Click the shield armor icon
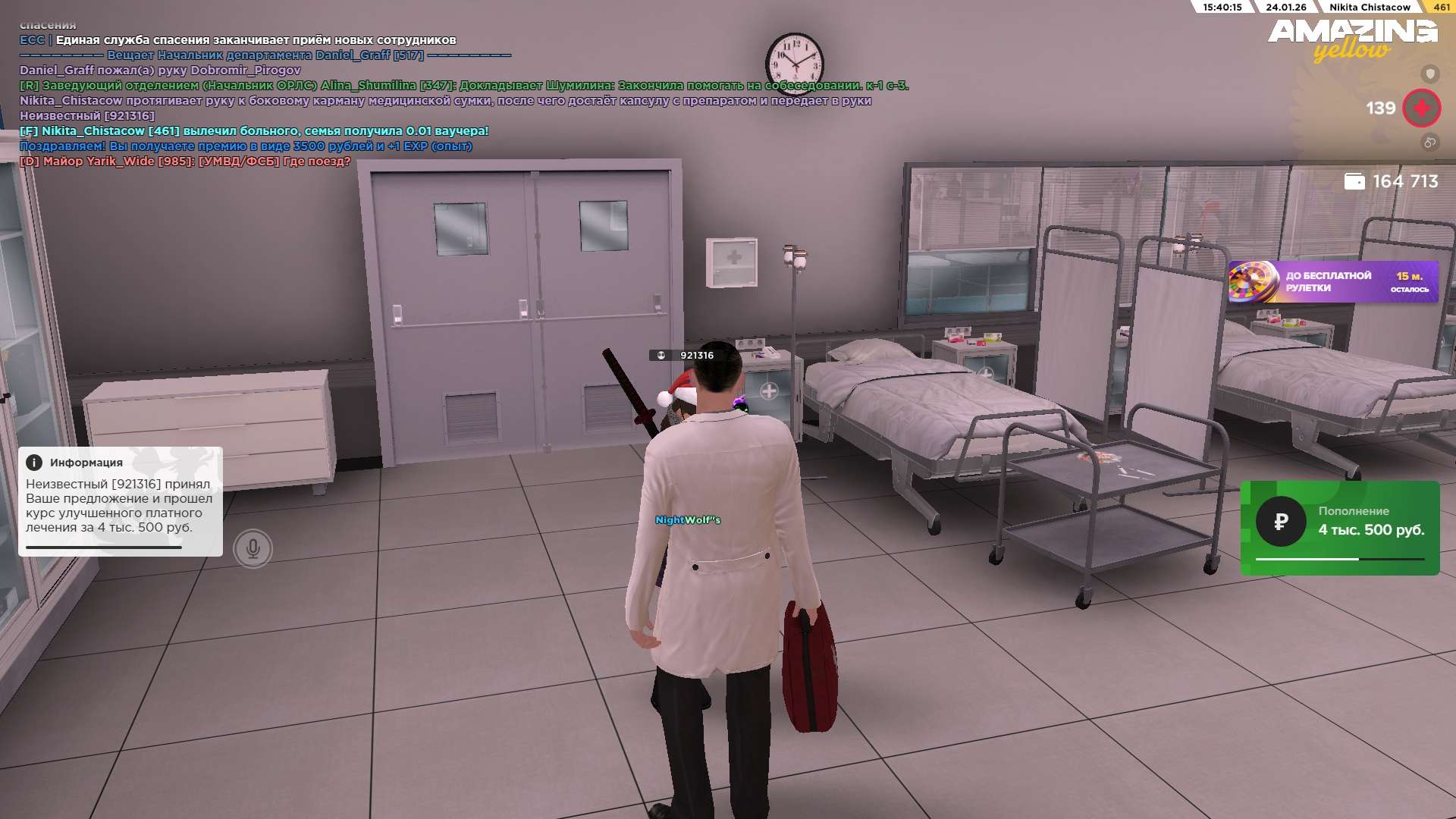The width and height of the screenshot is (1456, 819). pyautogui.click(x=1429, y=74)
